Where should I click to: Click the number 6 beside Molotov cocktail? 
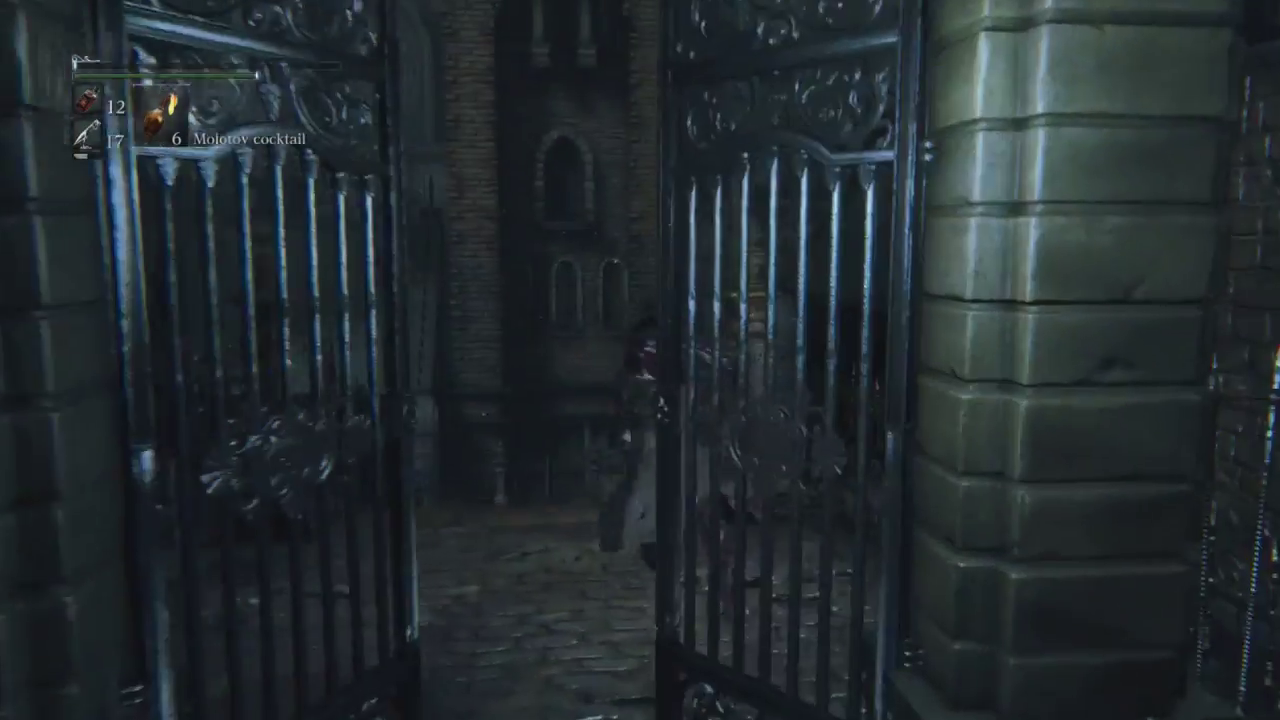tap(177, 139)
